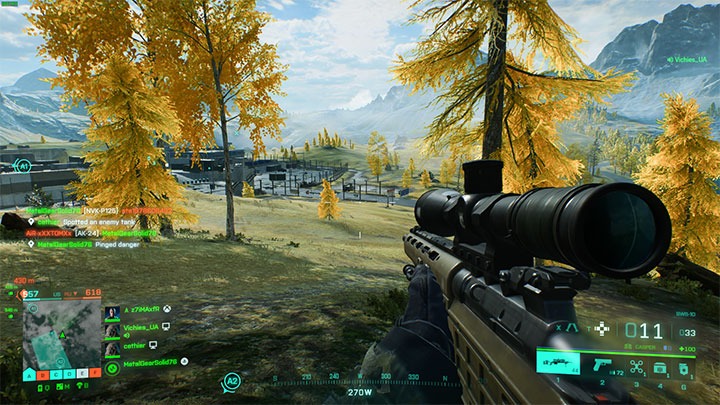Click squad member MetalGearSolid78 in squad list
This screenshot has width=720, height=405.
pyautogui.click(x=150, y=361)
